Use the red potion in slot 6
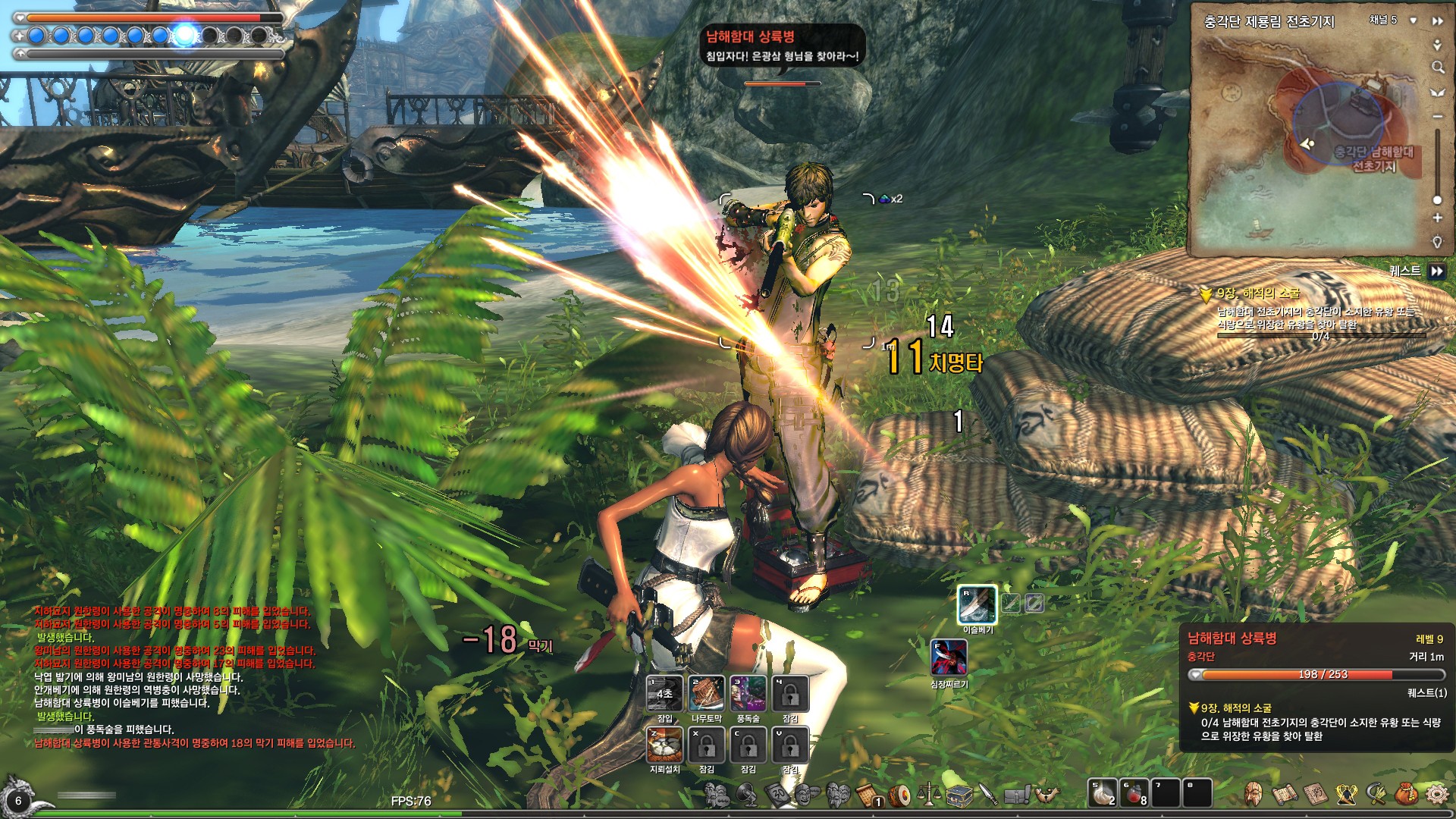Viewport: 1456px width, 819px height. click(x=1134, y=793)
